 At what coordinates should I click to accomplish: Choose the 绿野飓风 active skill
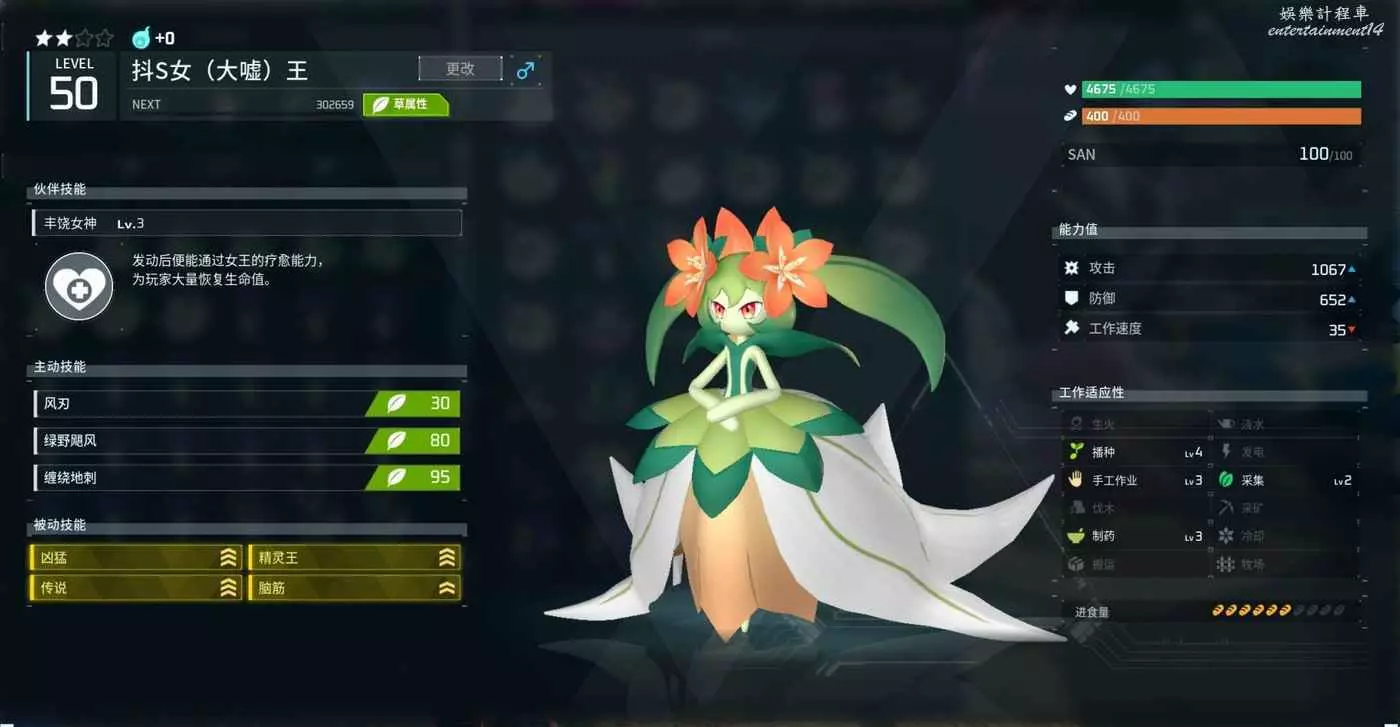pos(247,440)
